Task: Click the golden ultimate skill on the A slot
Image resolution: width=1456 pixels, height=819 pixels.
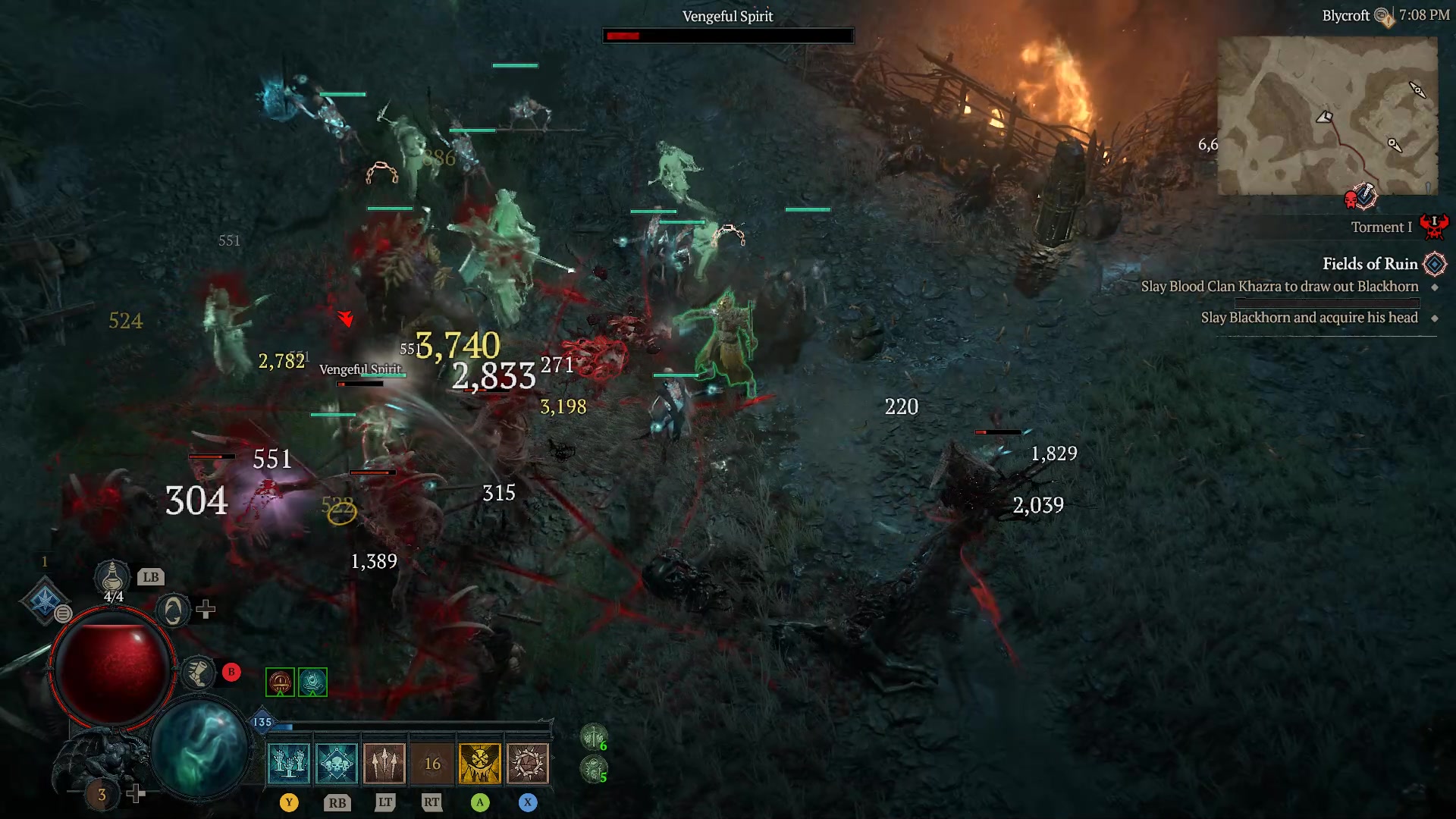Action: point(479,762)
